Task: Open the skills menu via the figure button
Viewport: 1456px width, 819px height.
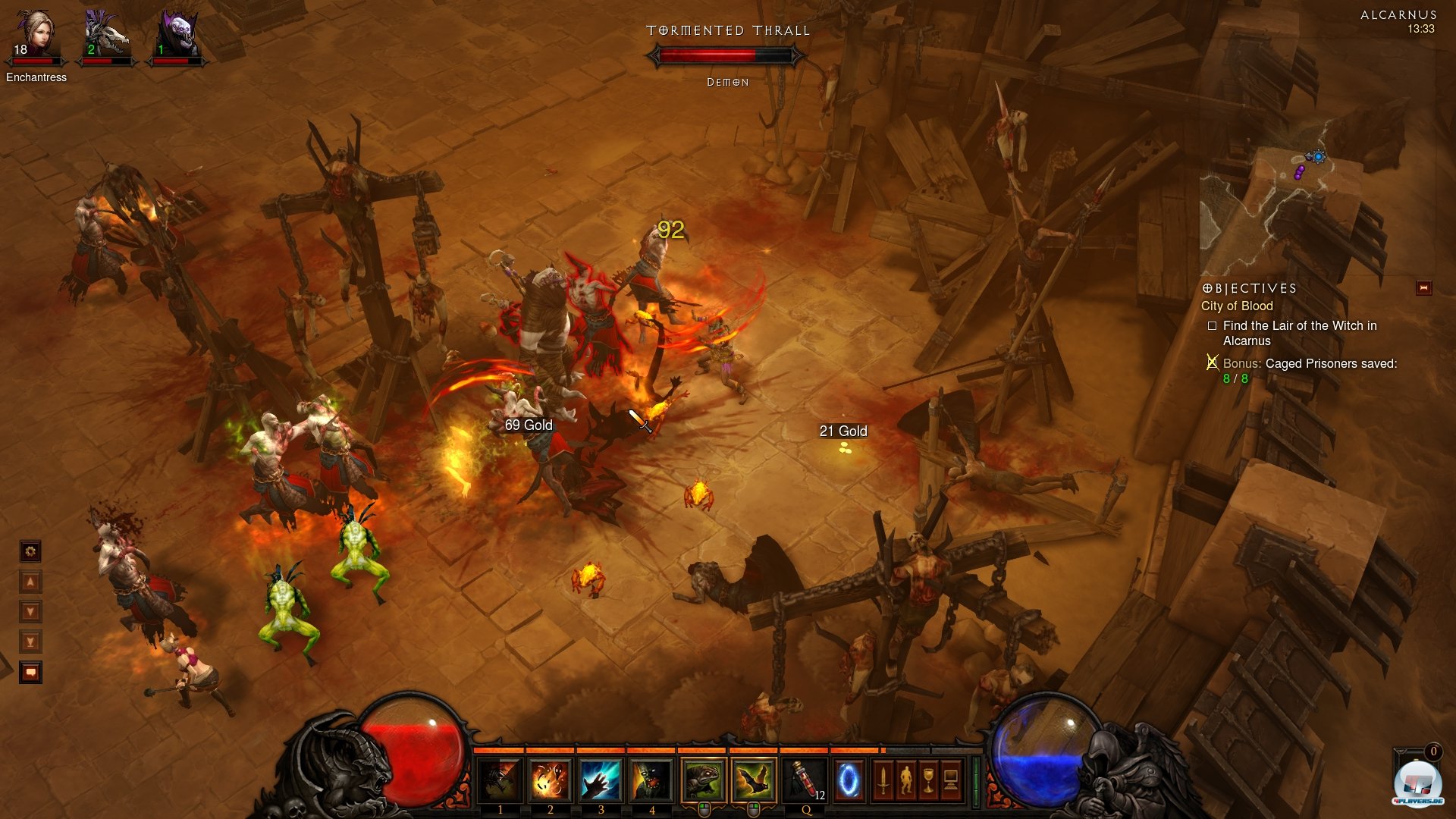Action: (905, 780)
